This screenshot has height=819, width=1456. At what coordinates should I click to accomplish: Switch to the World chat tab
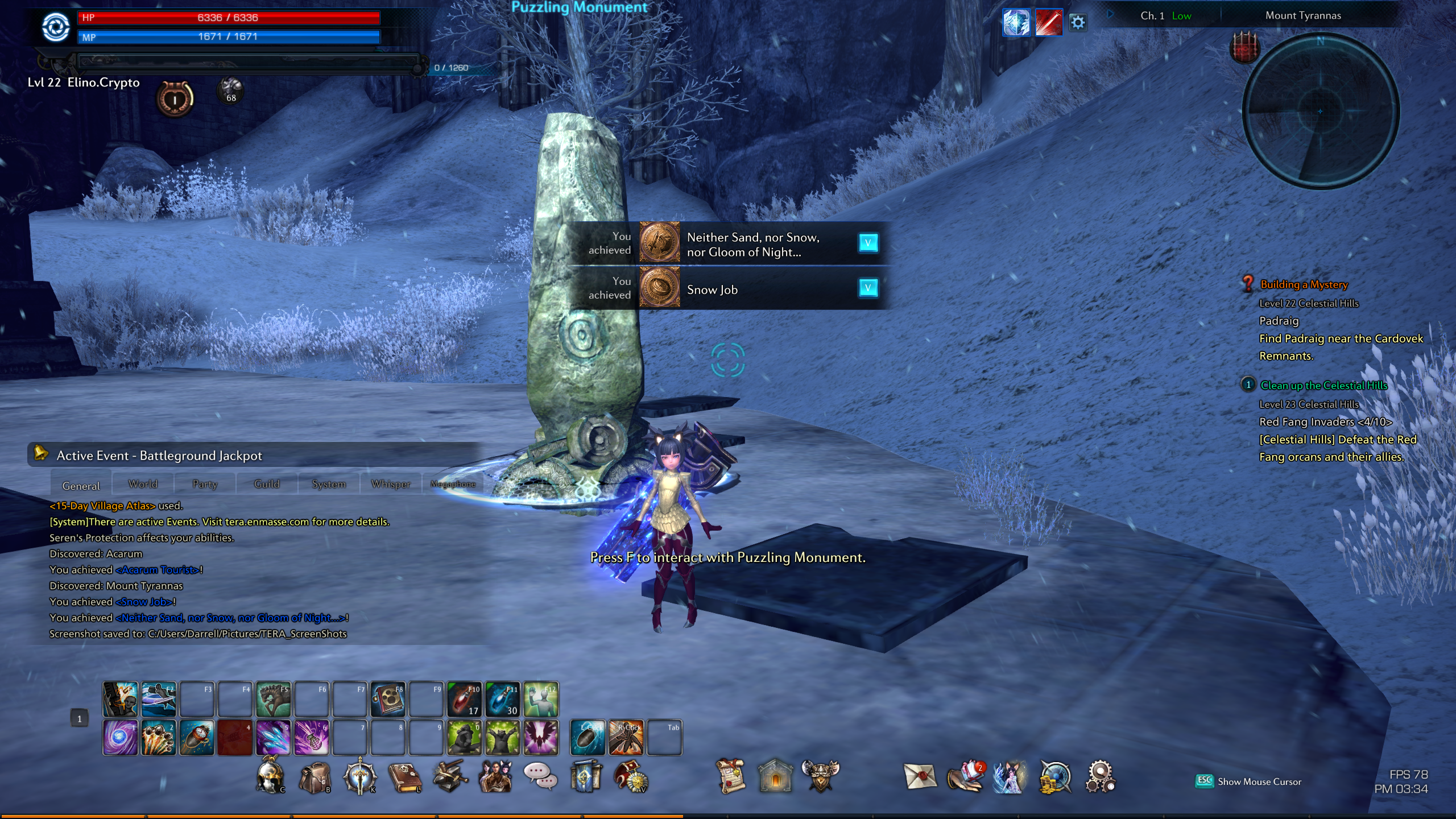tap(143, 484)
